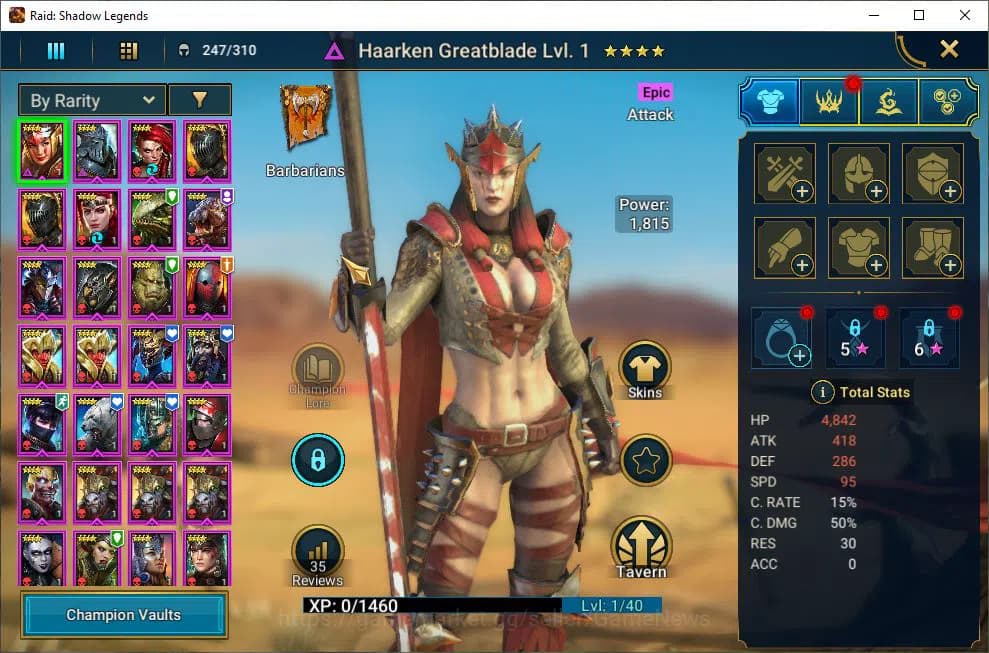The height and width of the screenshot is (653, 989).
Task: Open the champion filter funnel
Action: 199,100
